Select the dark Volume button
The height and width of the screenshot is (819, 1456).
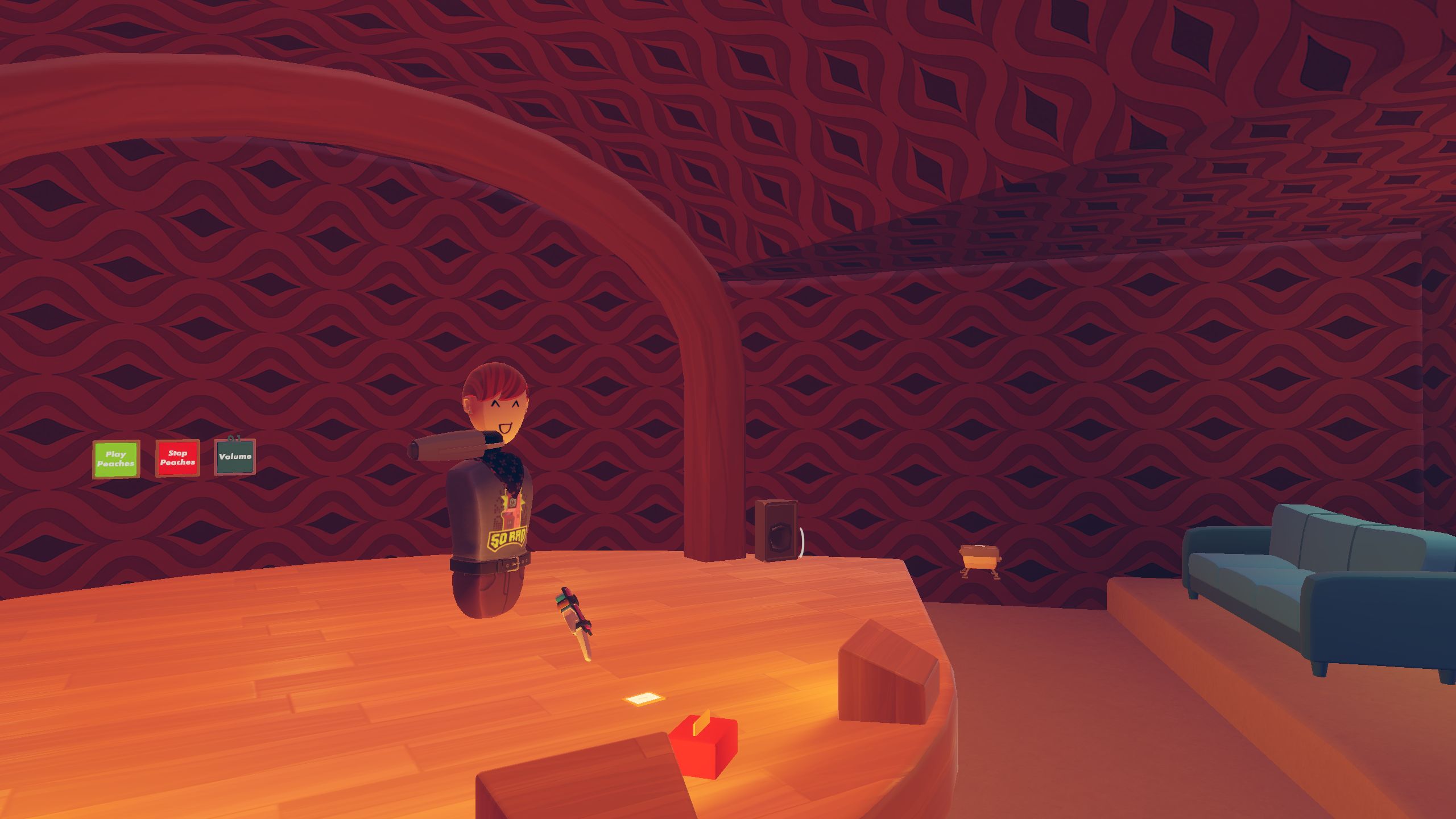235,457
